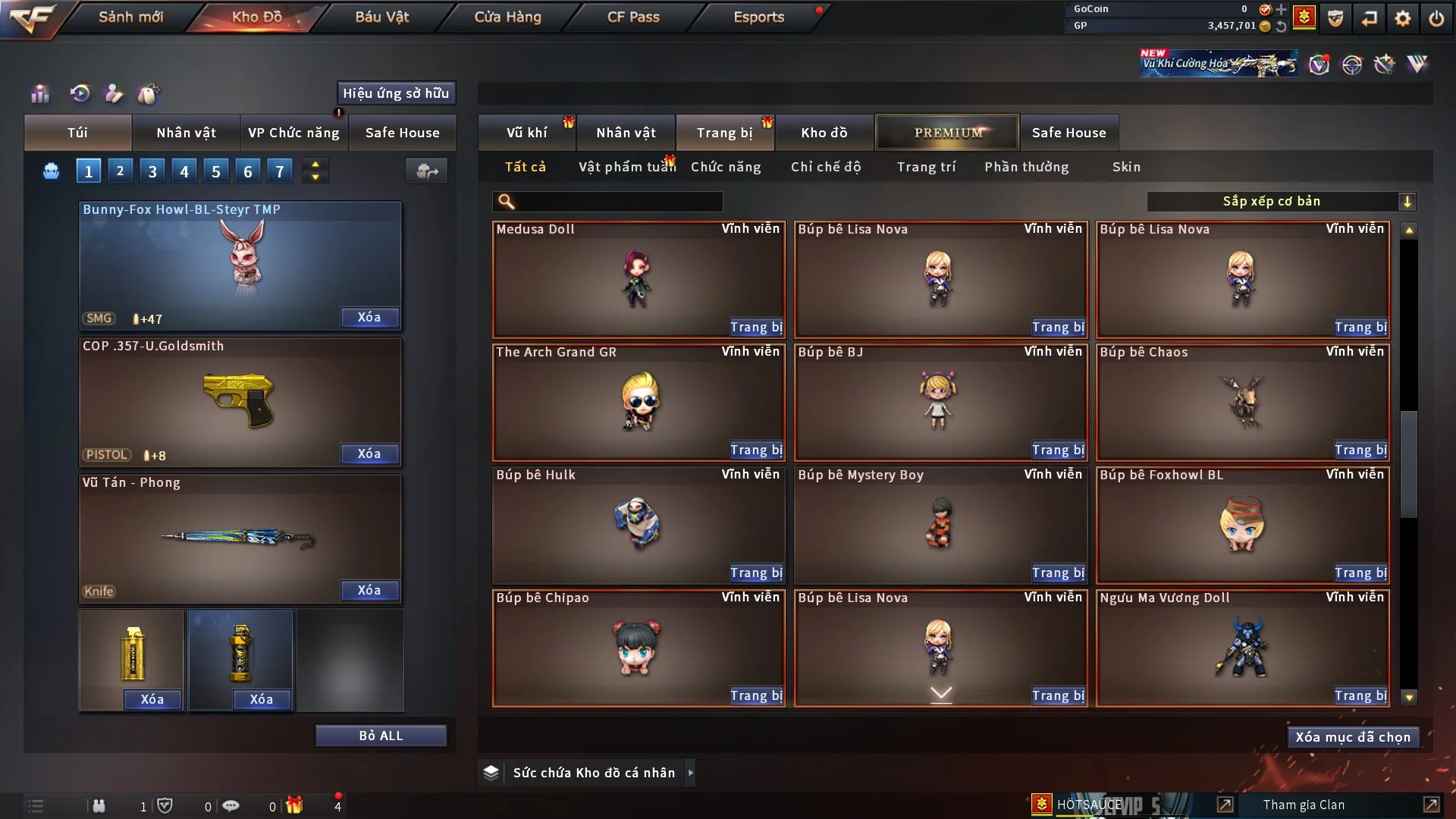Viewport: 1456px width, 819px height.
Task: Open the Sắp xếp cơ bản sort dropdown
Action: (x=1281, y=201)
